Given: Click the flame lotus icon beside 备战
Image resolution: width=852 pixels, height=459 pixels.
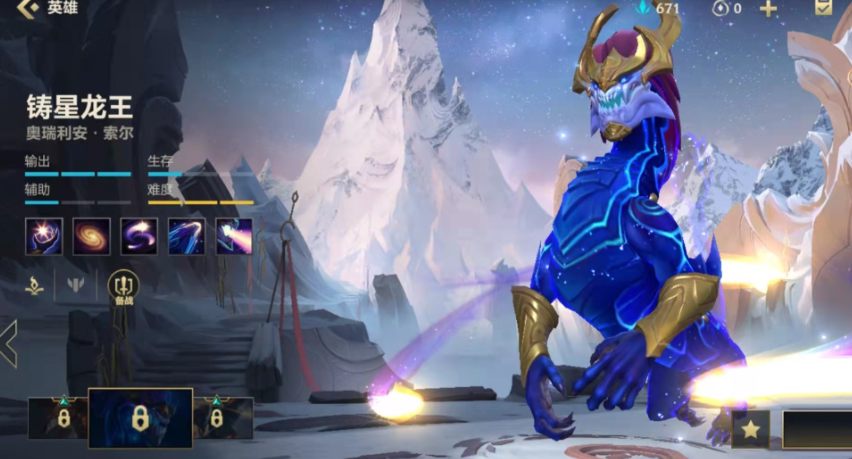Looking at the screenshot, I should [x=34, y=285].
